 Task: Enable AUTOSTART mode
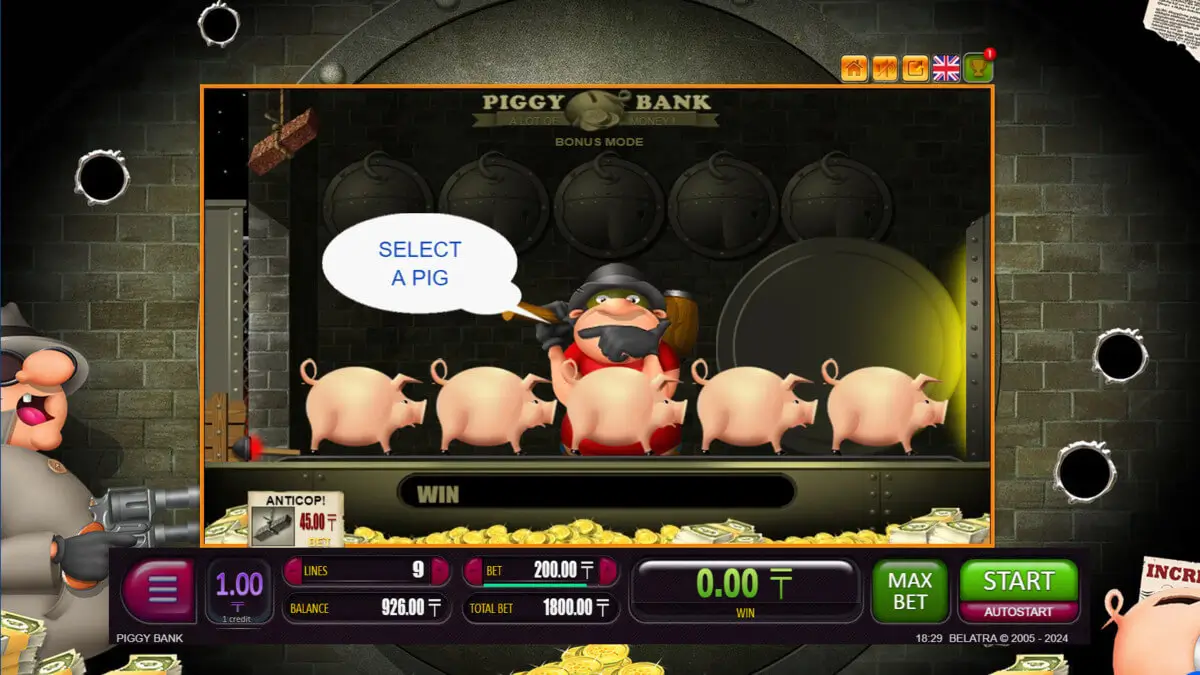[1018, 611]
